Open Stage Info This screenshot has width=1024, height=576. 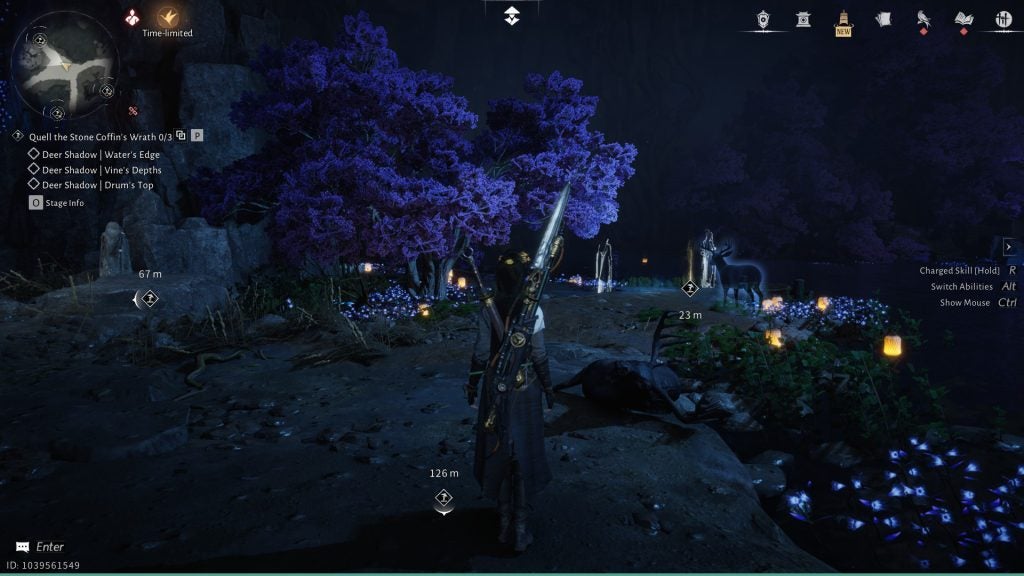[x=57, y=203]
